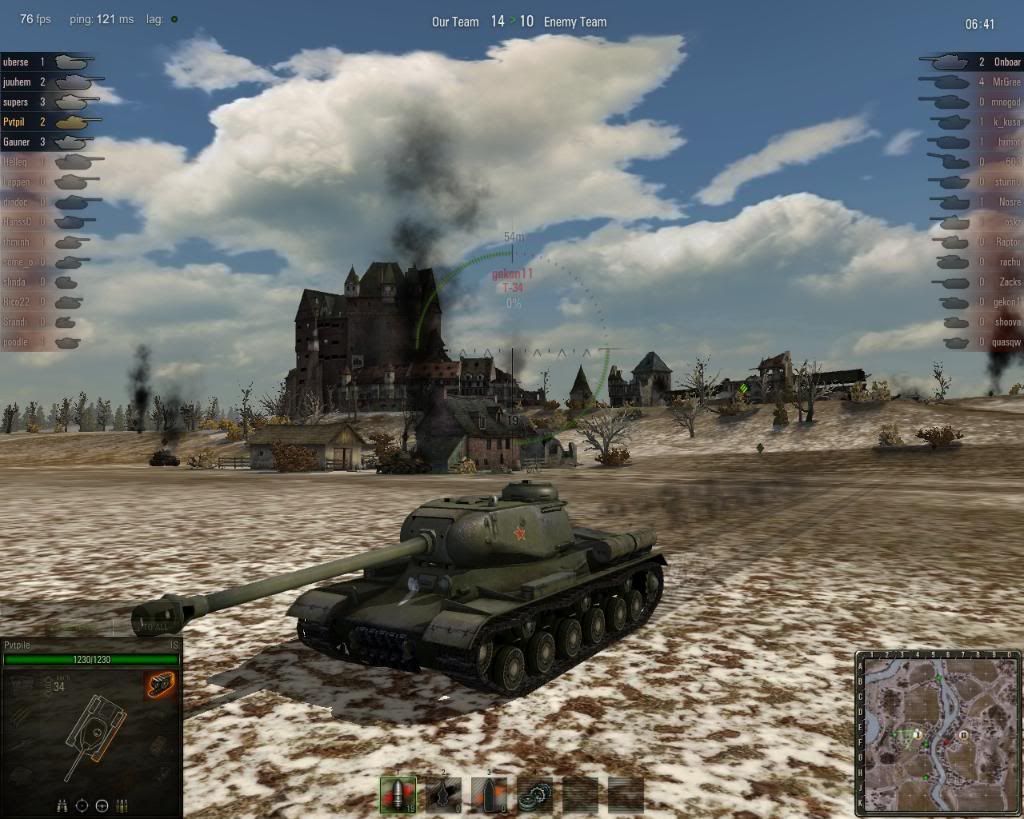Click the orange tracks damage indicator

tap(159, 685)
